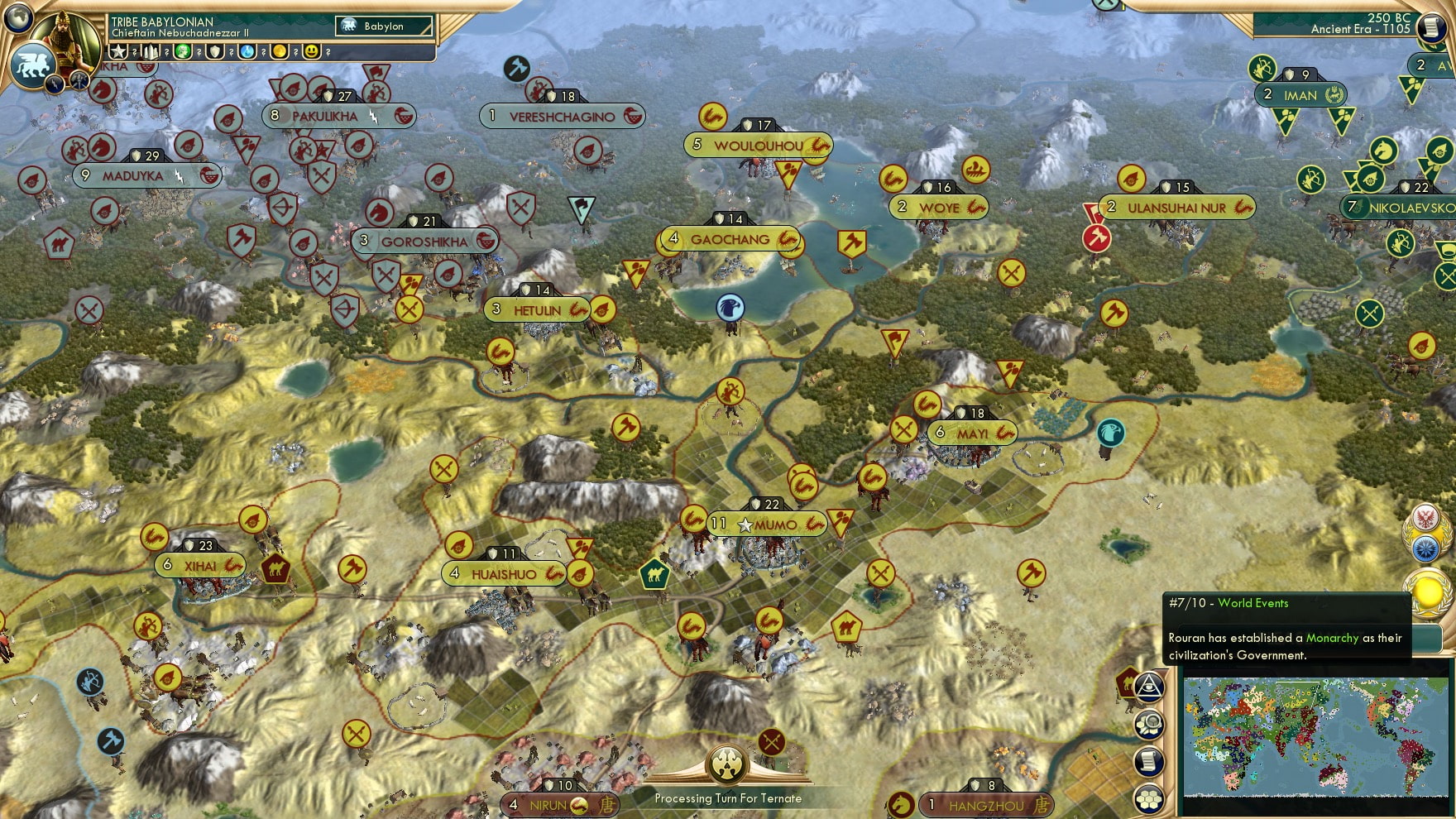This screenshot has height=819, width=1456.
Task: Toggle the globe icon above the leader portrait
Action: [18, 17]
